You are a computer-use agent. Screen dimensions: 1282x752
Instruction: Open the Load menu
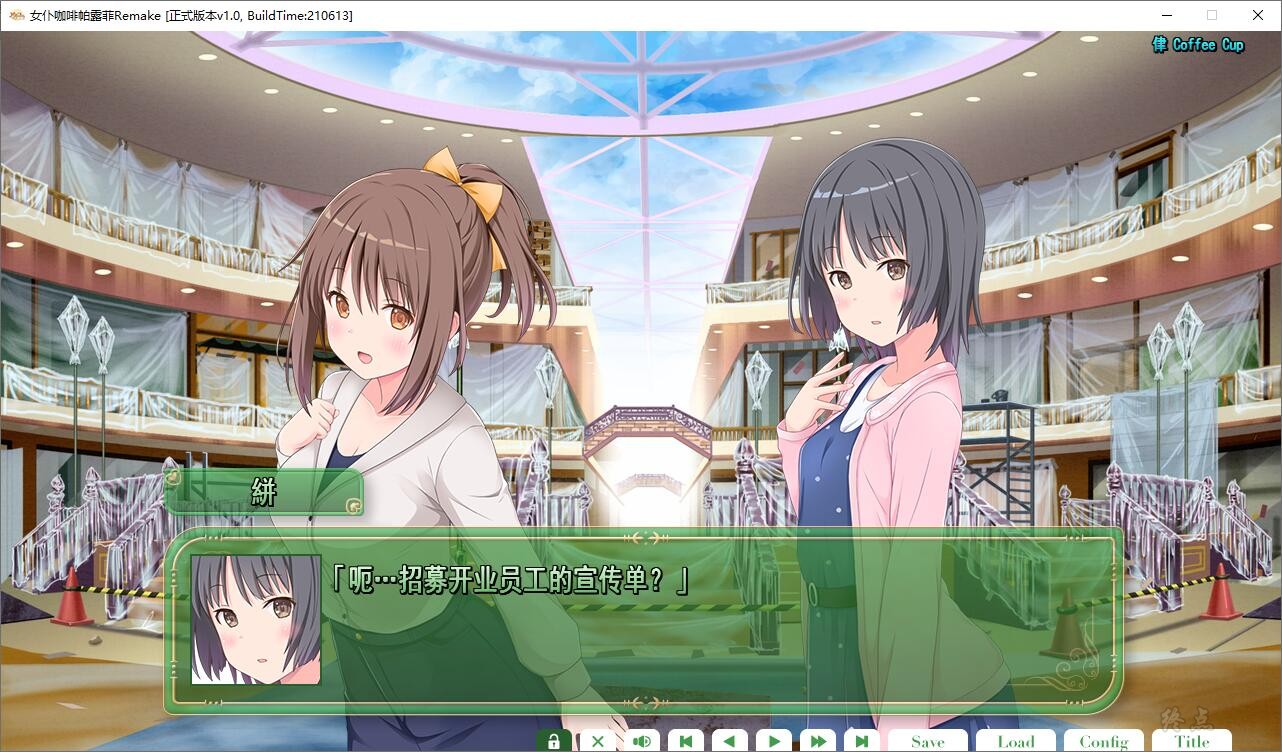pos(1015,741)
